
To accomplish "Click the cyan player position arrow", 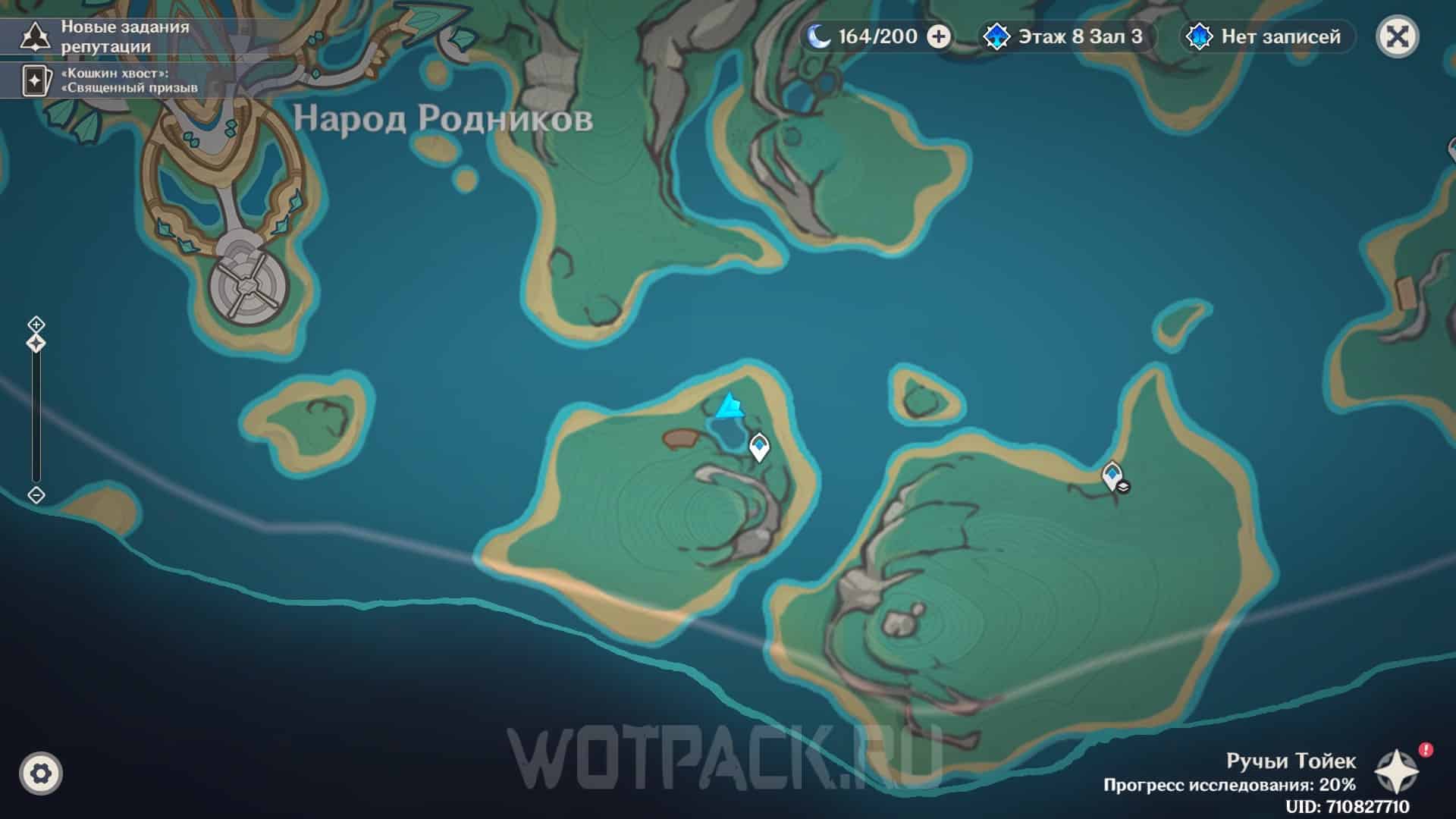I will 730,406.
